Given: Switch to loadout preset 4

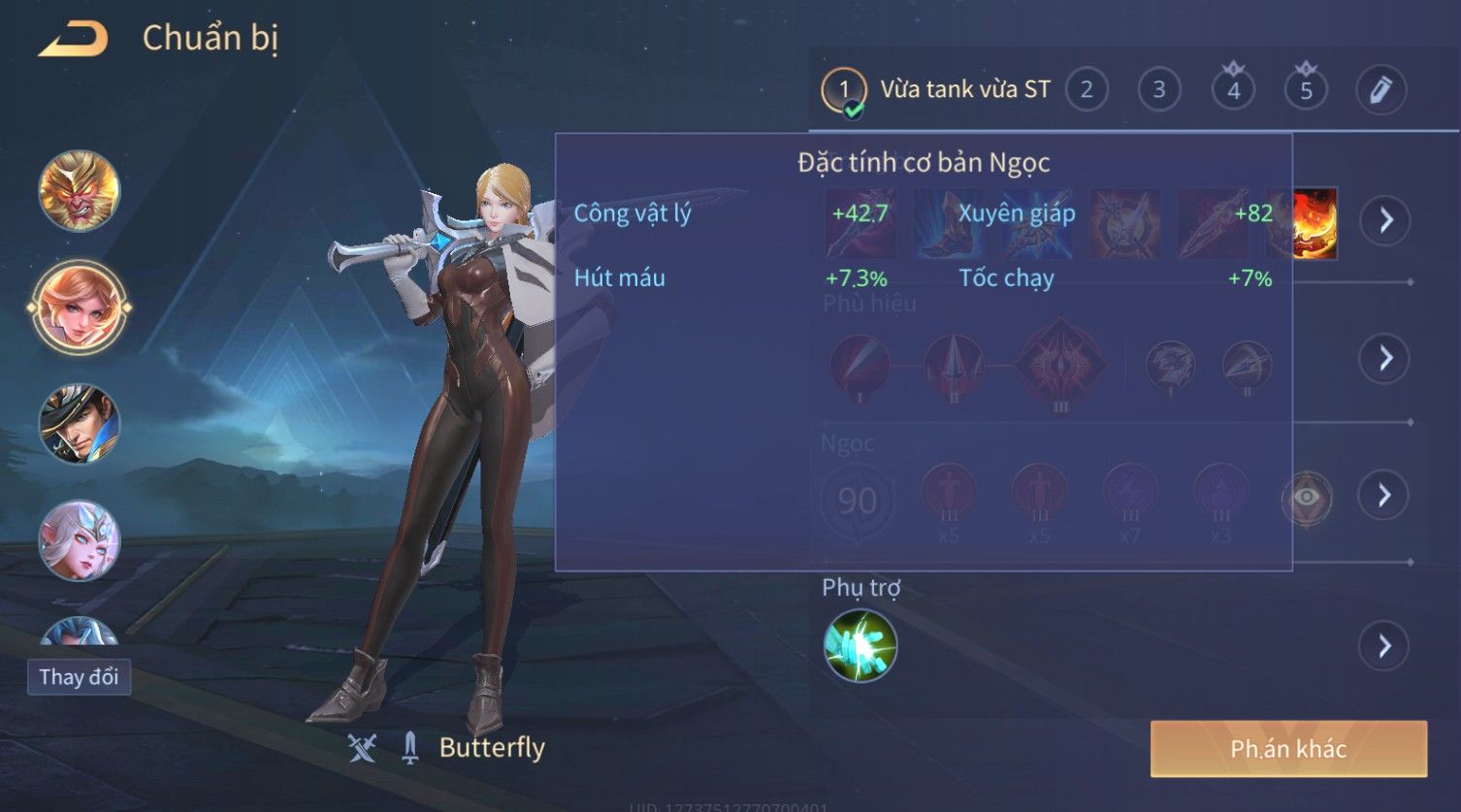Looking at the screenshot, I should pyautogui.click(x=1233, y=90).
